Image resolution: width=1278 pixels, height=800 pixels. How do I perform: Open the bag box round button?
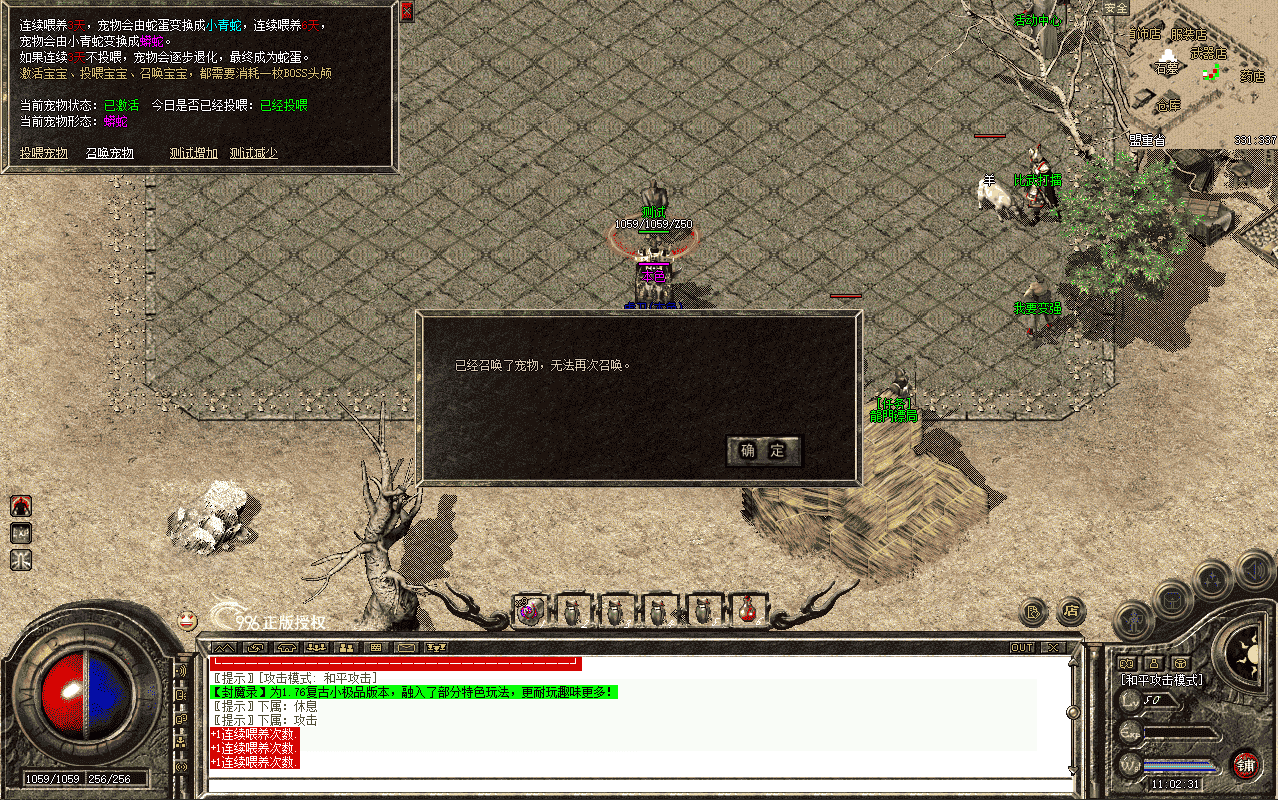point(1171,600)
